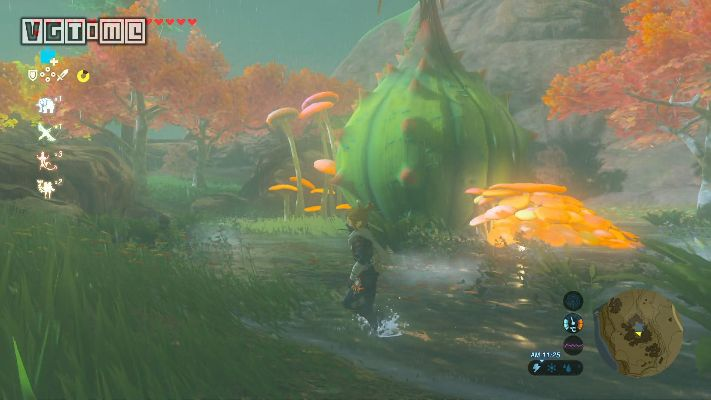Image resolution: width=711 pixels, height=400 pixels.
Task: Open the weather forecast strip
Action: 556,367
